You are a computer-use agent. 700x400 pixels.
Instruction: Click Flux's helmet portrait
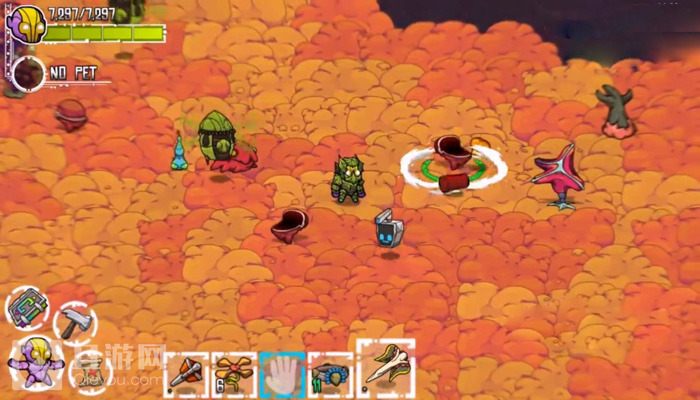pos(26,22)
